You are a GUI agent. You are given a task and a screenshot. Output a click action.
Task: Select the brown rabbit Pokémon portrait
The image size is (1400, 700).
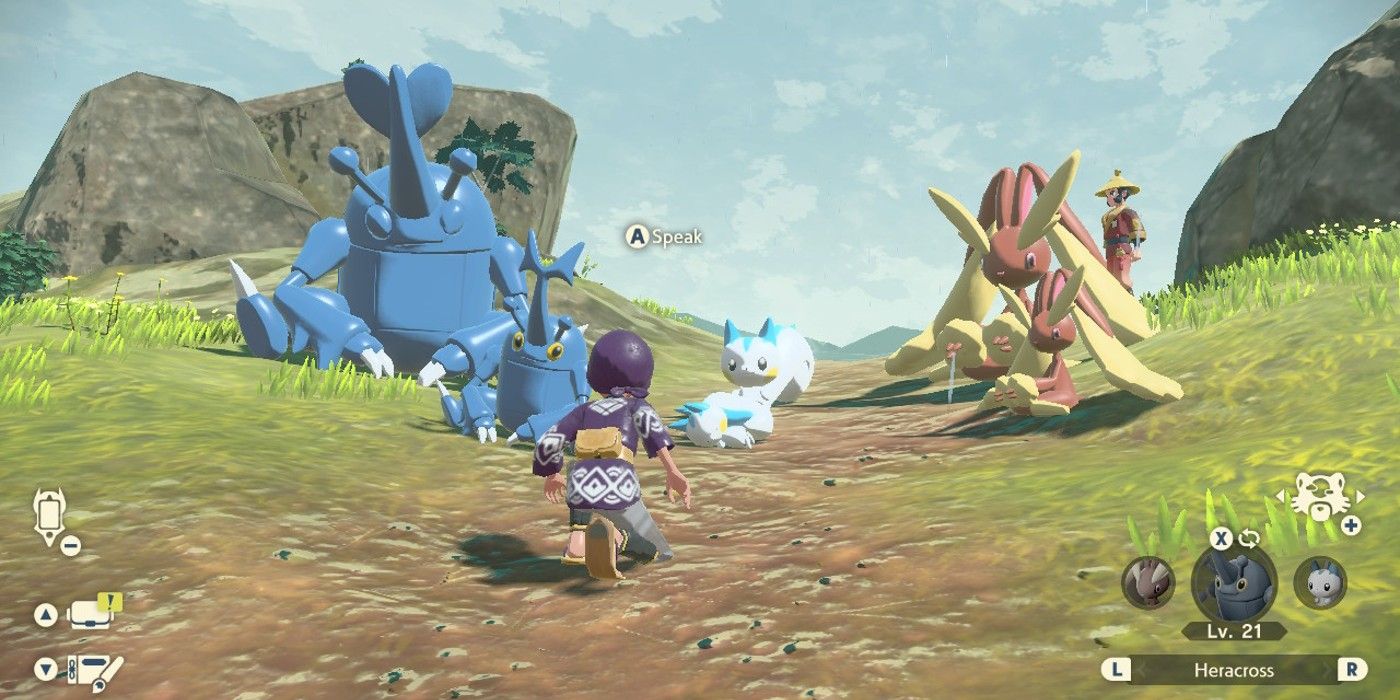(1147, 582)
